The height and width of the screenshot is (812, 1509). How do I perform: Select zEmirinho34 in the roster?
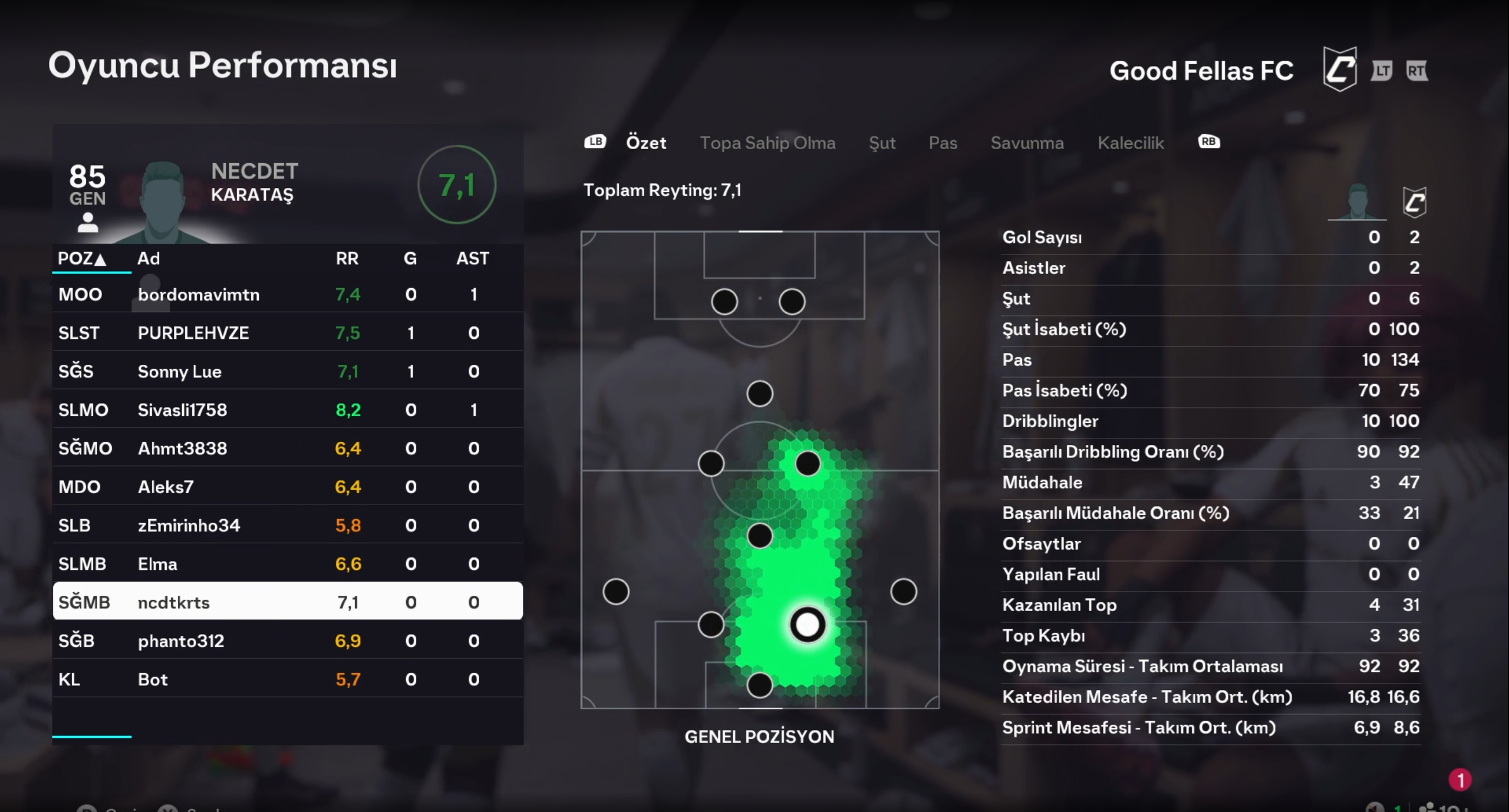[288, 525]
